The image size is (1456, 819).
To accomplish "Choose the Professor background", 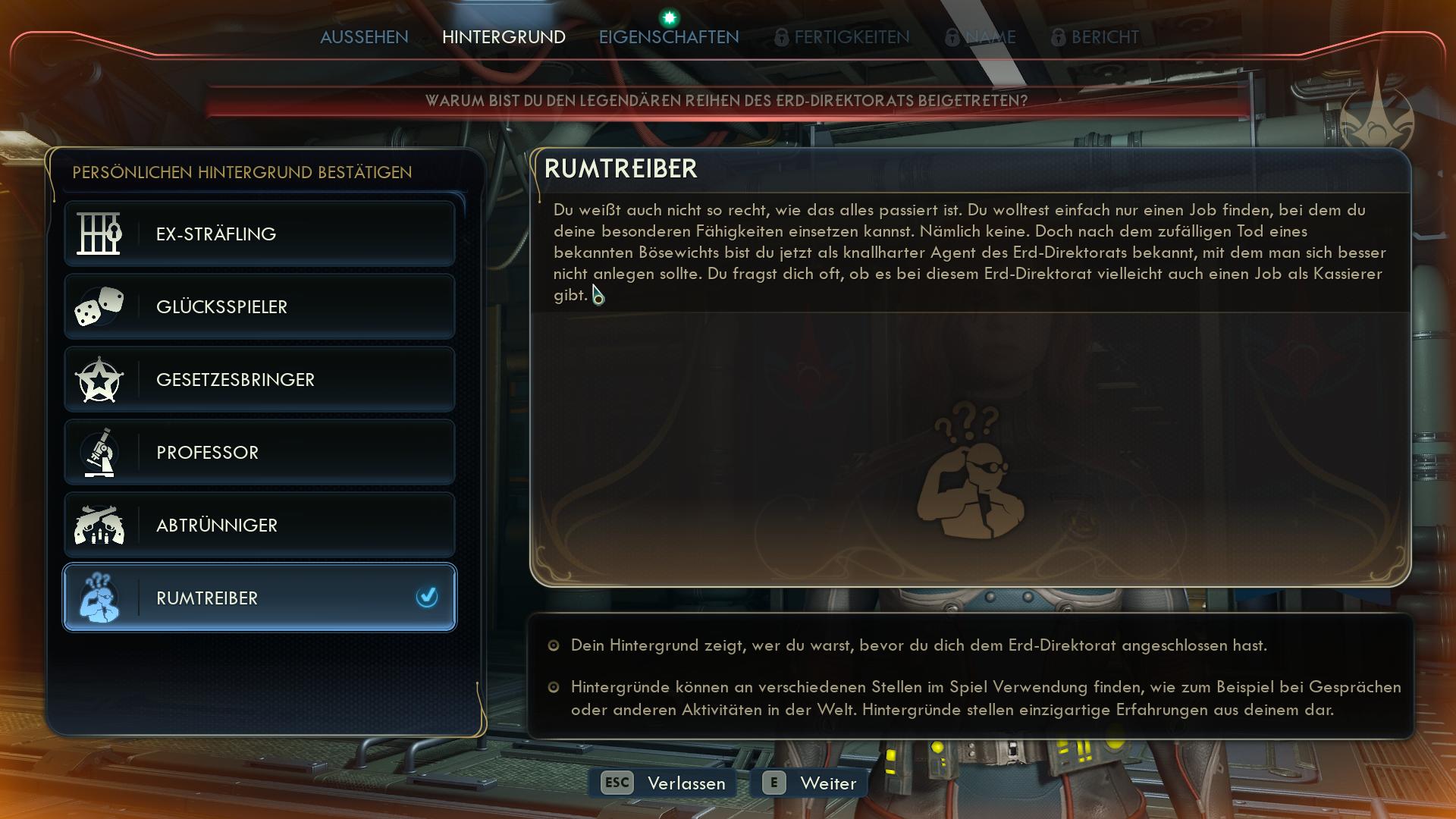I will point(259,452).
